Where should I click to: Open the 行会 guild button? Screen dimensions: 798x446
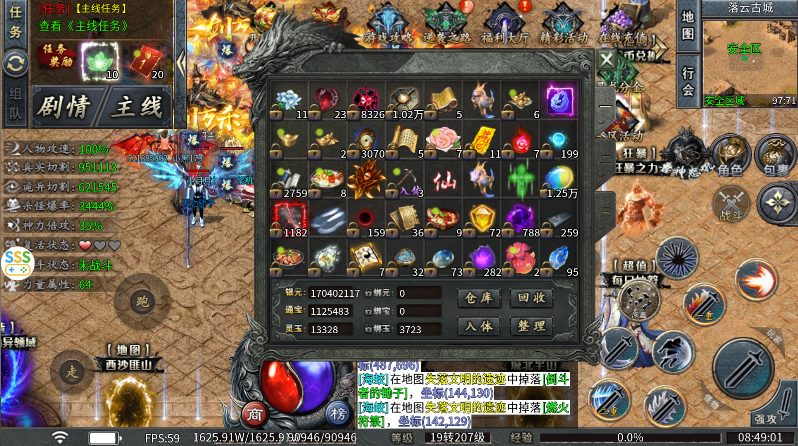(688, 82)
